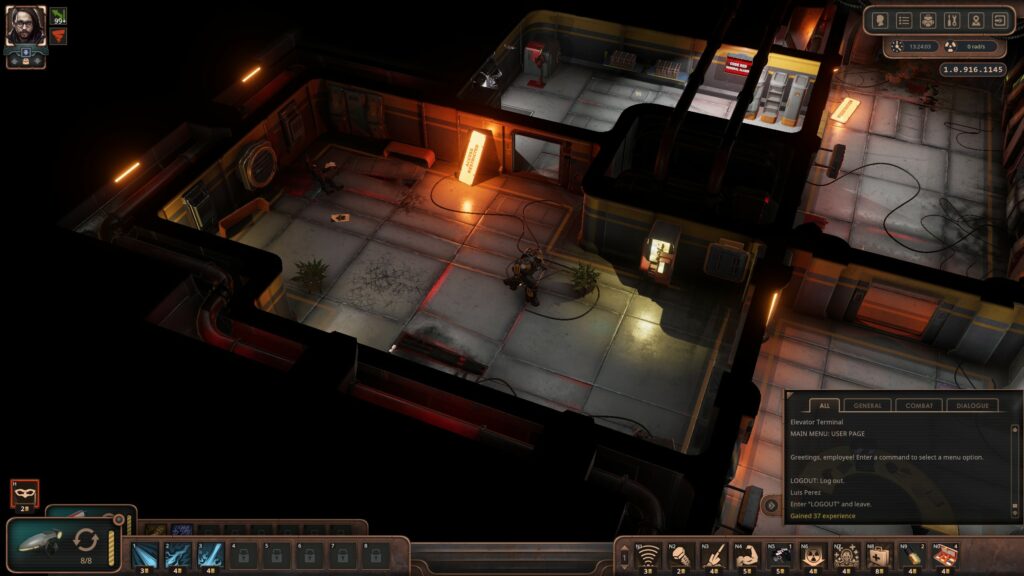This screenshot has width=1024, height=576.
Task: Open the character sheet head icon
Action: click(x=881, y=20)
